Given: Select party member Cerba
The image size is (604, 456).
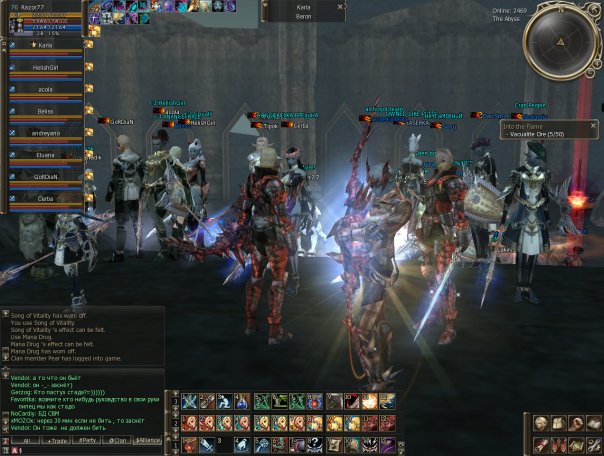Looking at the screenshot, I should click(x=45, y=198).
